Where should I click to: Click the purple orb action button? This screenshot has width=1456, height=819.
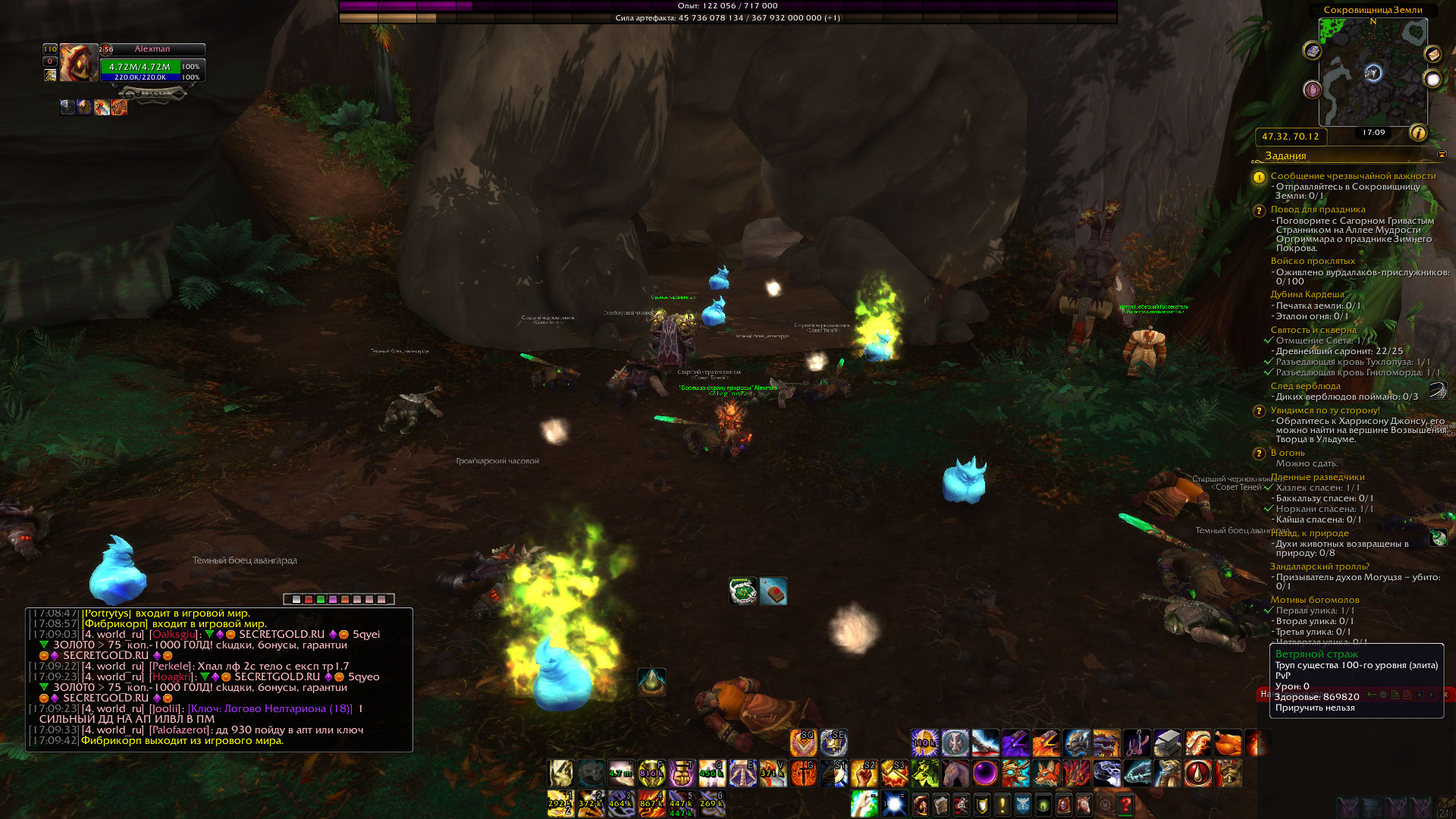click(985, 773)
